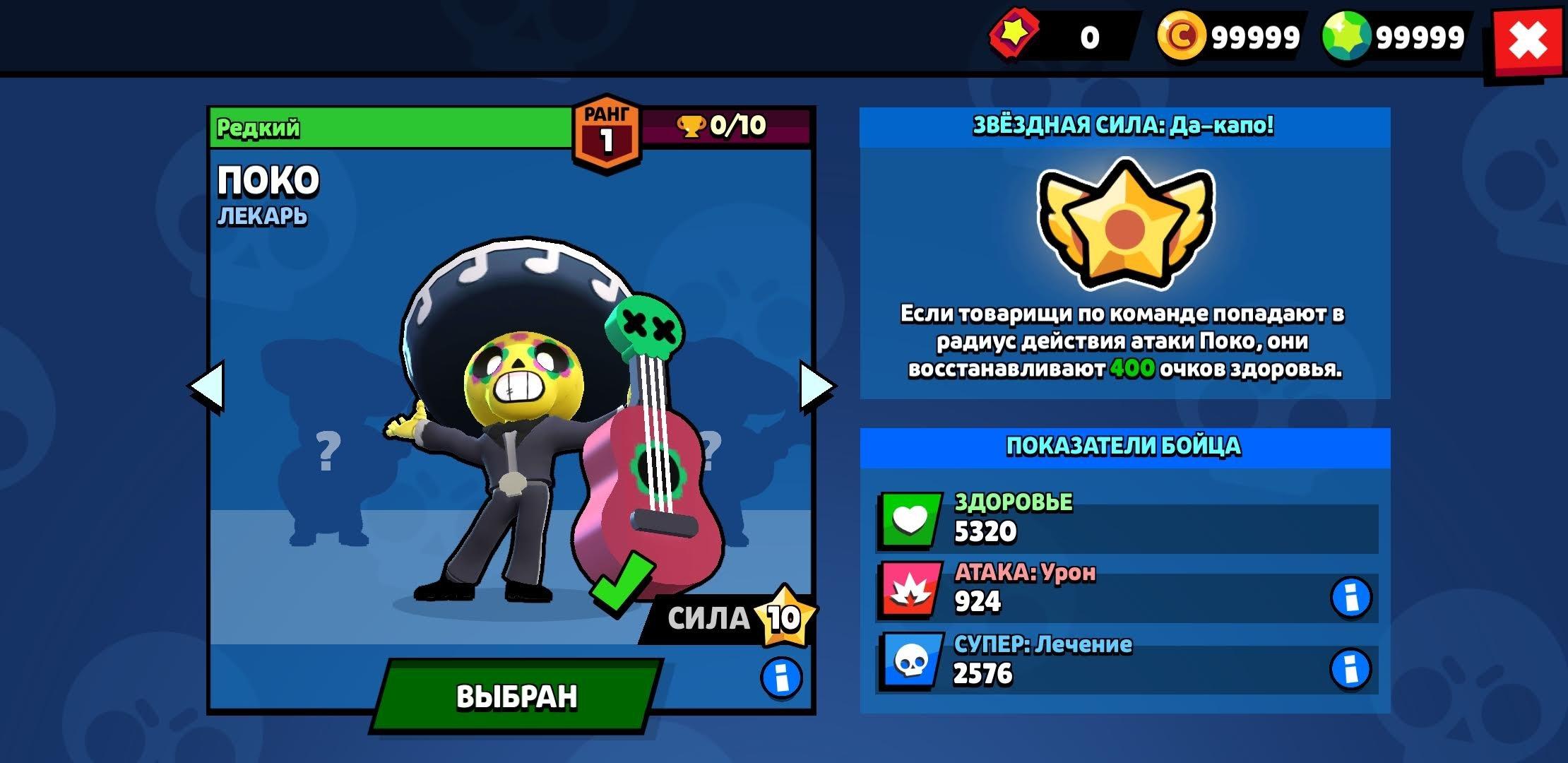
Task: Show previous brawler with left arrow
Action: point(207,386)
